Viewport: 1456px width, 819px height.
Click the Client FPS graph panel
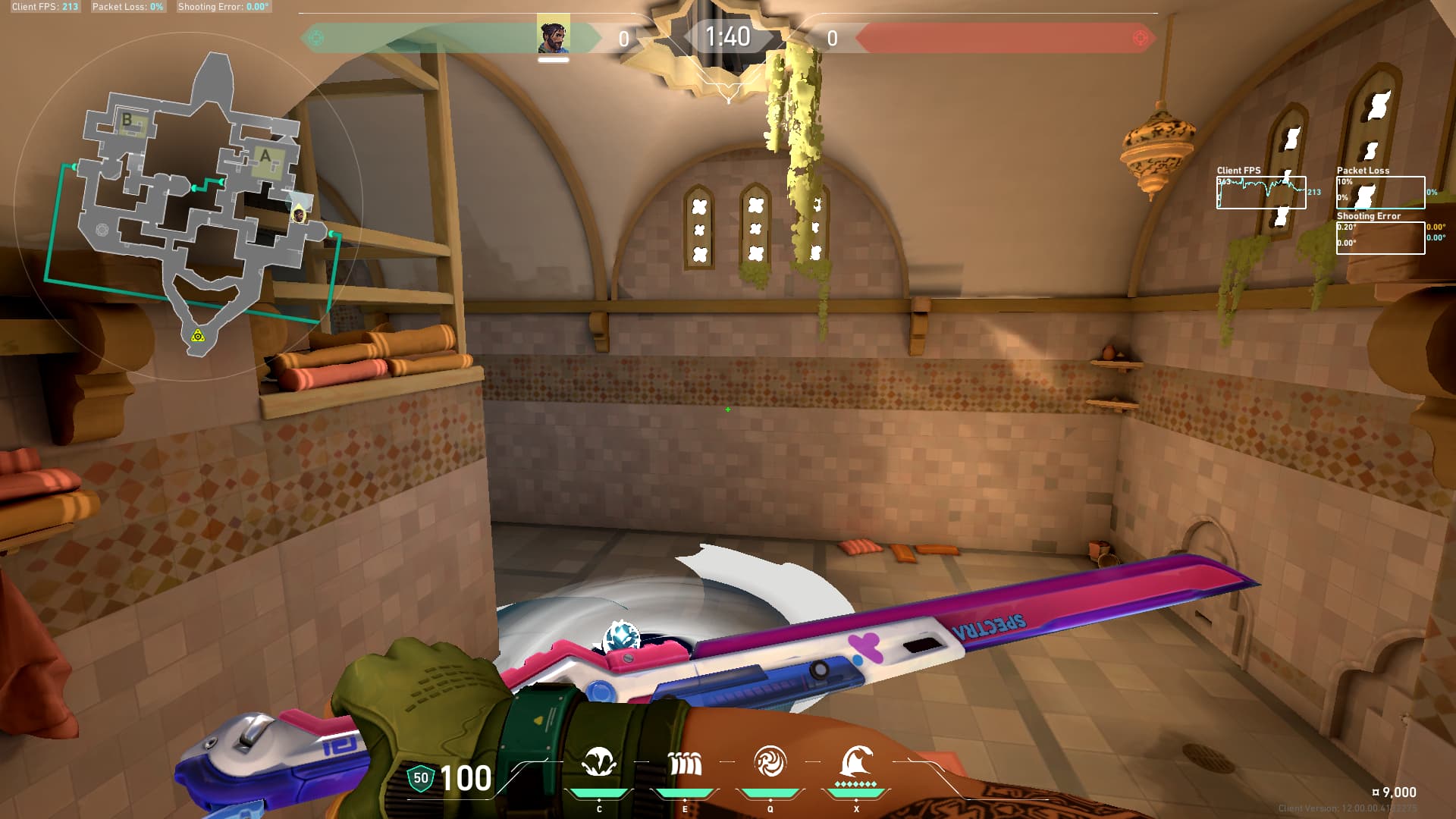tap(1261, 193)
